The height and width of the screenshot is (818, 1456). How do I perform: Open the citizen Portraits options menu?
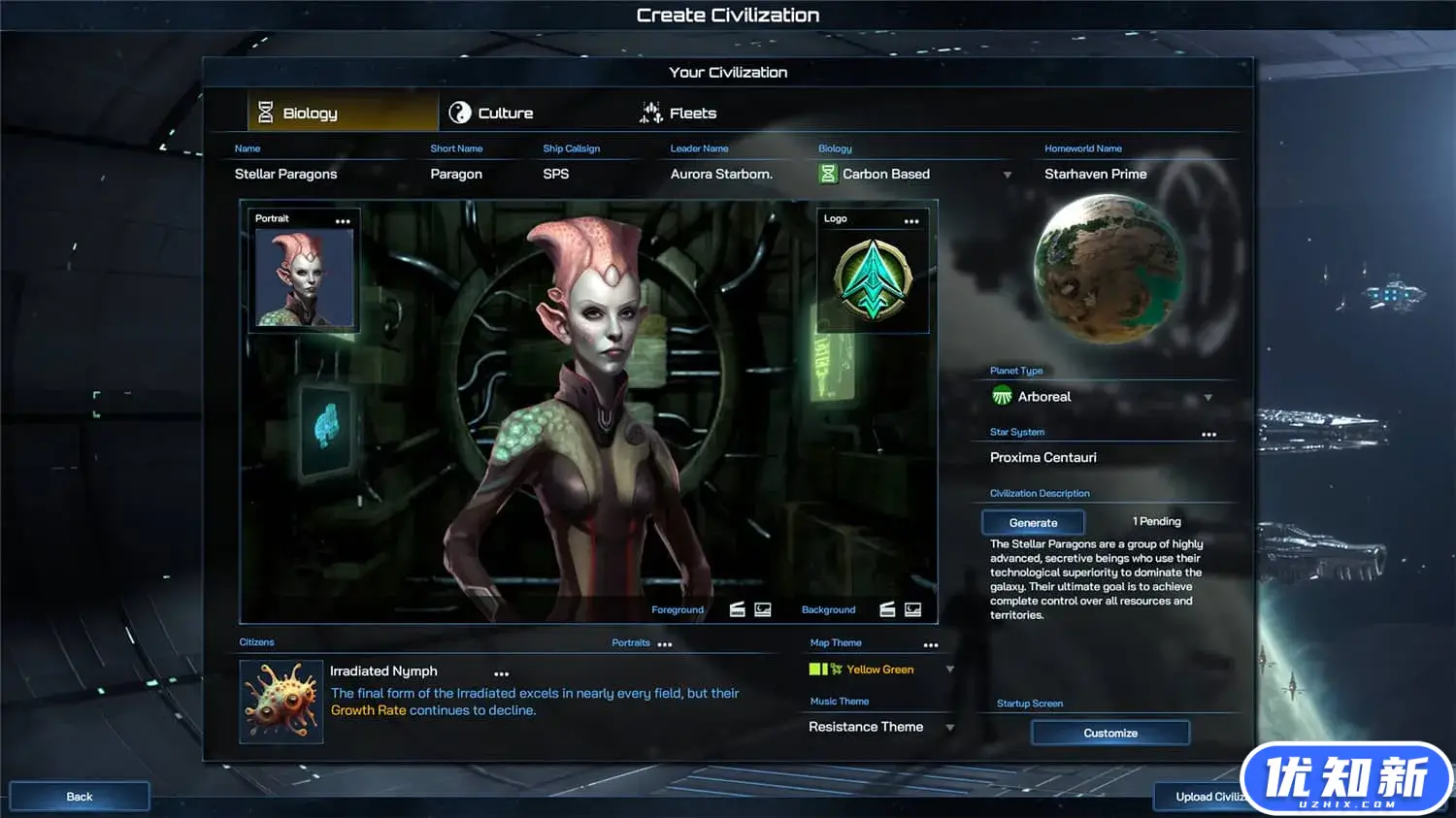tap(664, 644)
